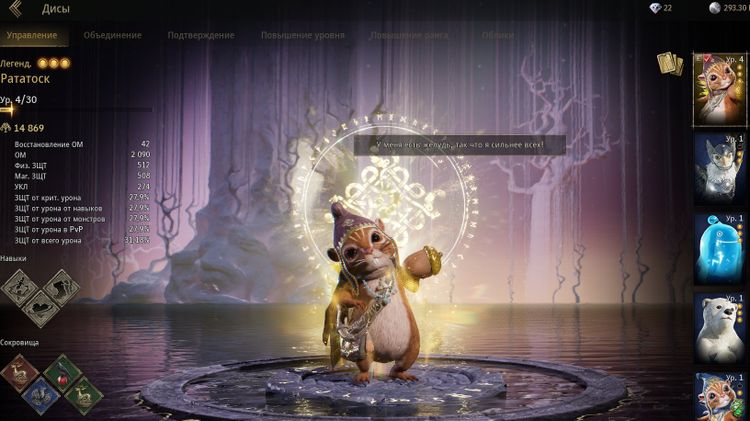This screenshot has width=750, height=421.
Task: Click the diamond currency icon
Action: (x=655, y=8)
